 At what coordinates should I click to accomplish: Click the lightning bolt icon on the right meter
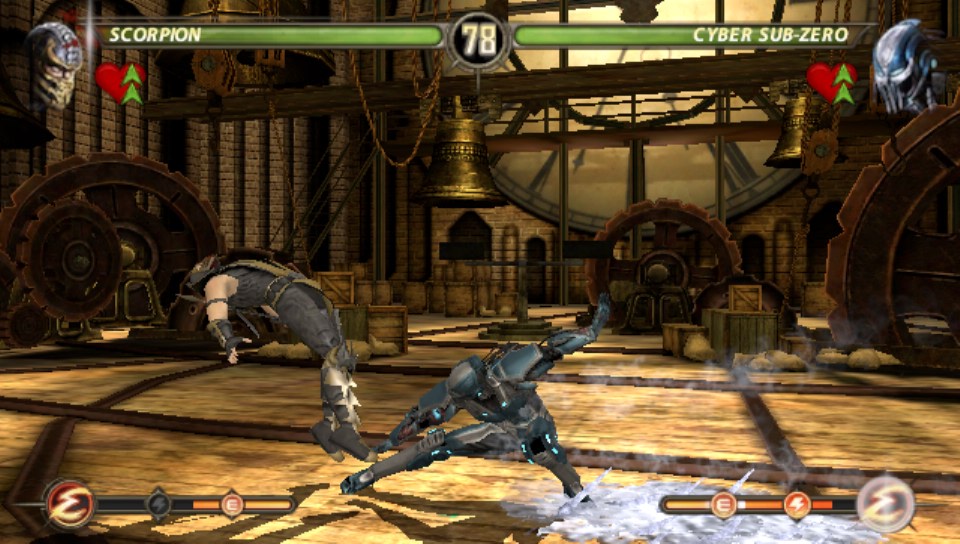coord(797,505)
